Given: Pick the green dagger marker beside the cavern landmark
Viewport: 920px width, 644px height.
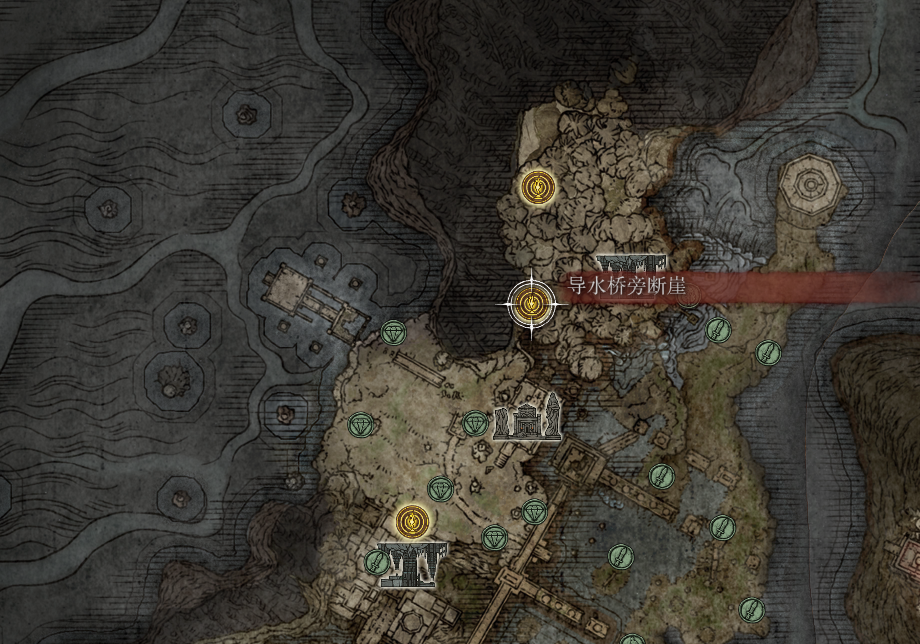Looking at the screenshot, I should tap(376, 563).
